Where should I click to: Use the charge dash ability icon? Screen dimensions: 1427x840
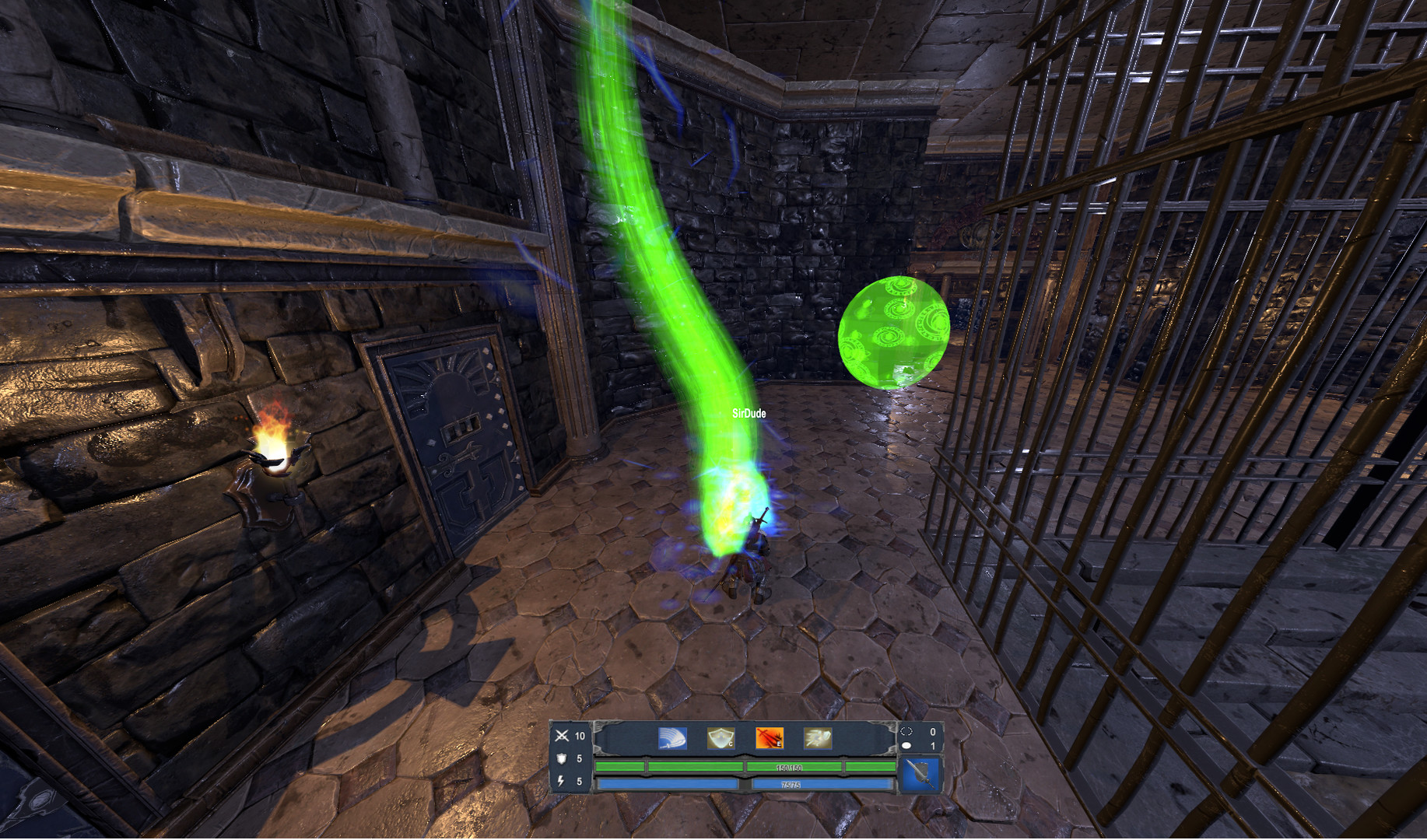pos(819,737)
